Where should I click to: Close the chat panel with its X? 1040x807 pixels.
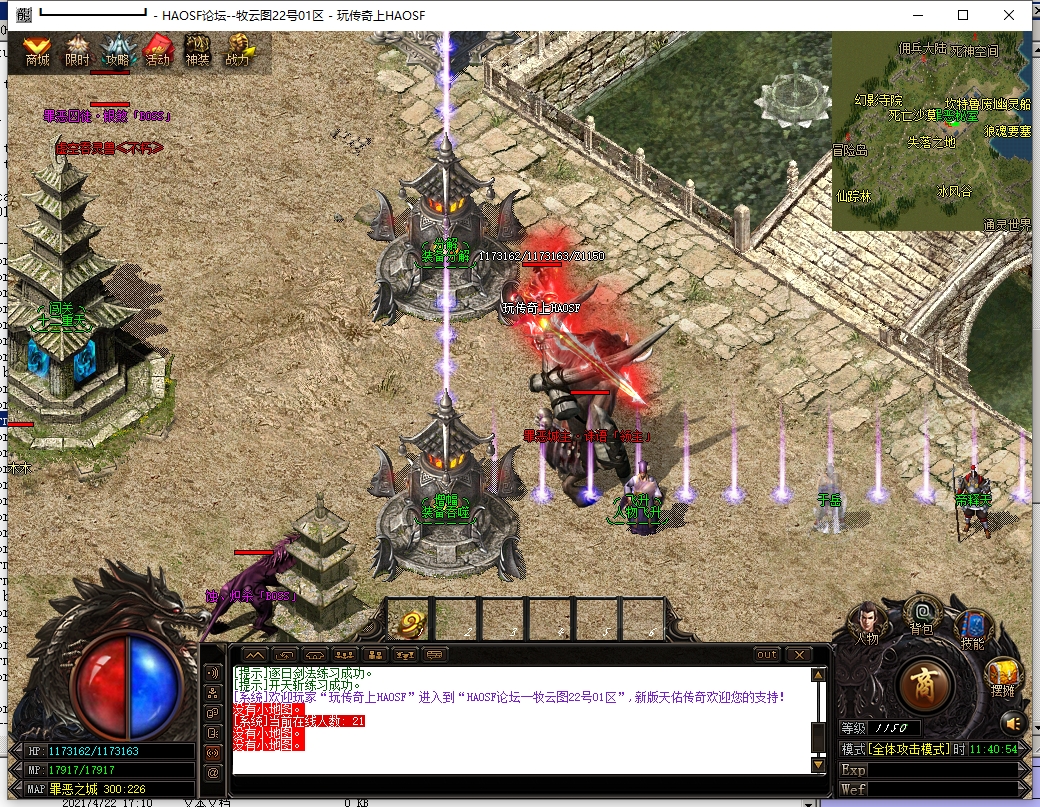[x=797, y=655]
